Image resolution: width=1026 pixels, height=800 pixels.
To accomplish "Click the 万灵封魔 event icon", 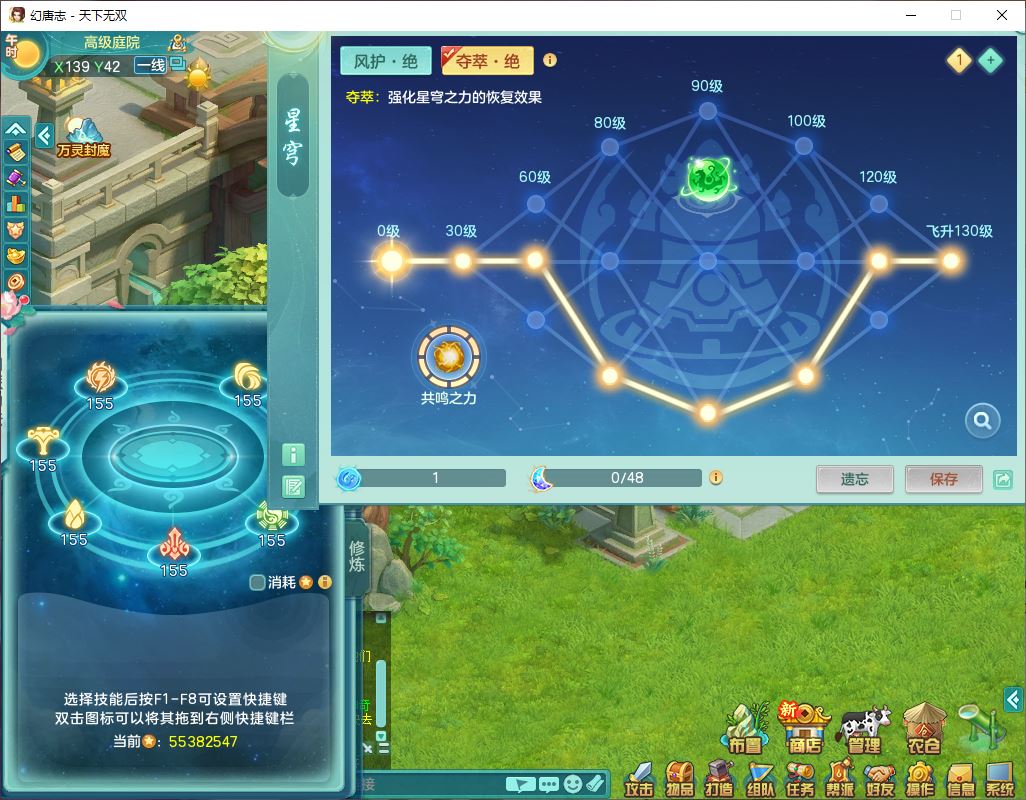I will coord(83,137).
